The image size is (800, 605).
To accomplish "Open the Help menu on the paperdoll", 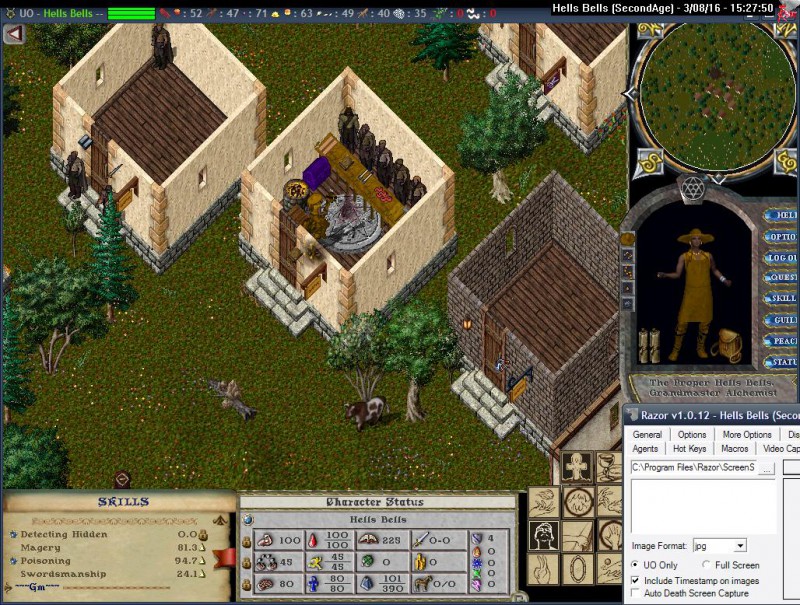I will point(781,215).
